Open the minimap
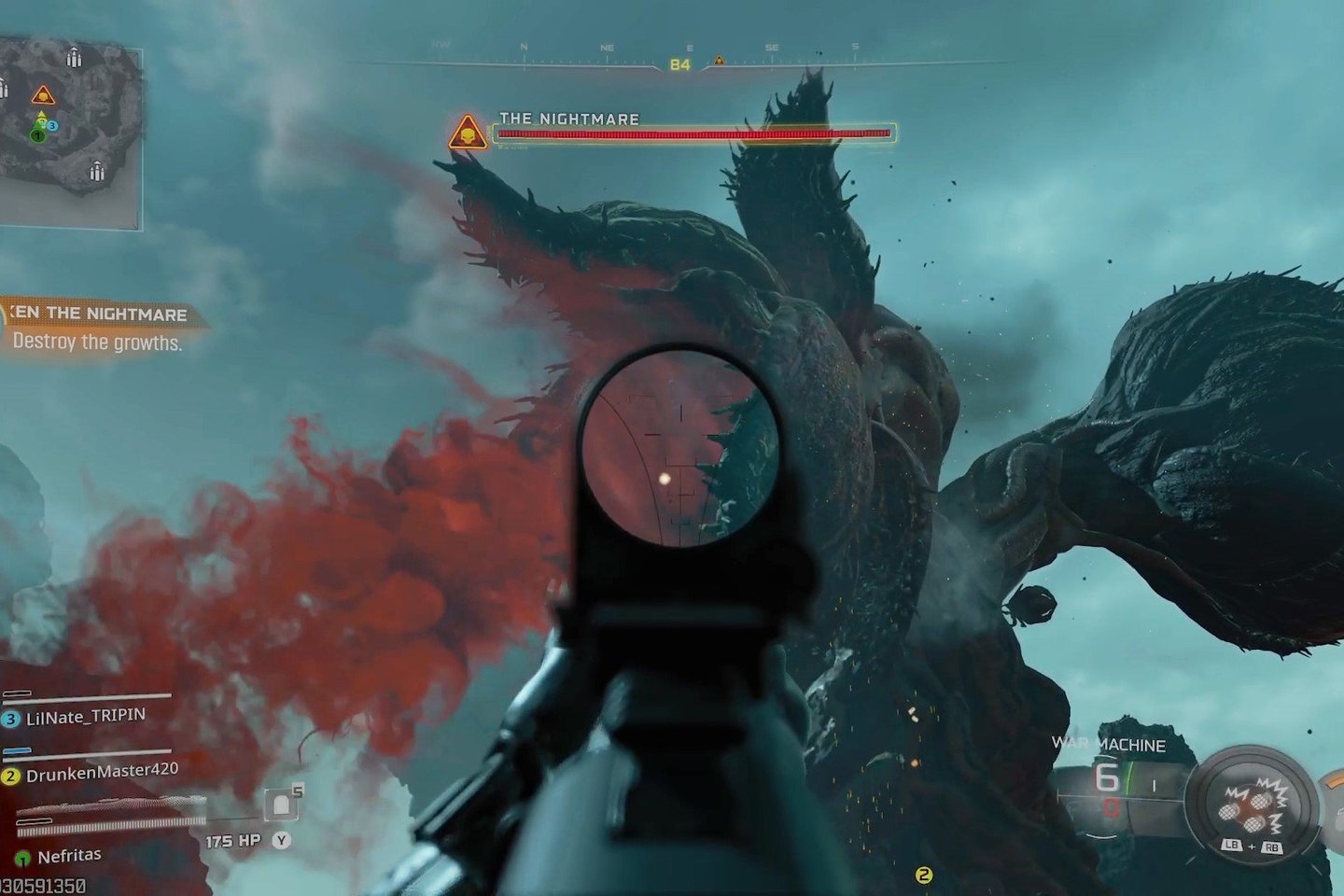 click(70, 131)
